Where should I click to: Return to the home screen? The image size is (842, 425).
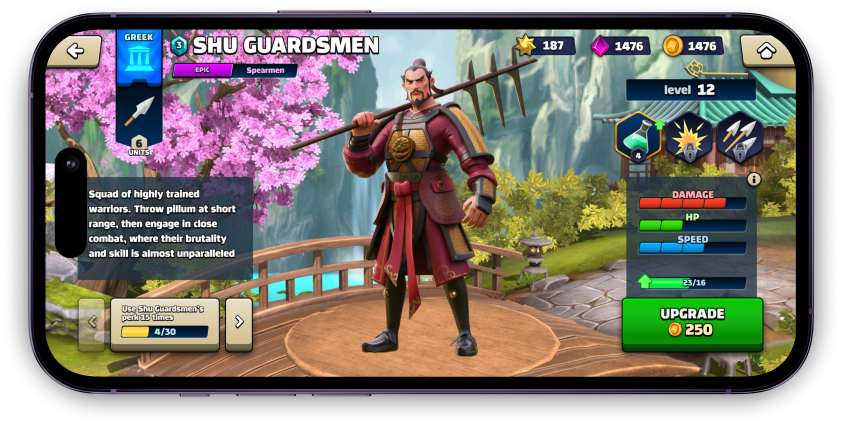766,50
